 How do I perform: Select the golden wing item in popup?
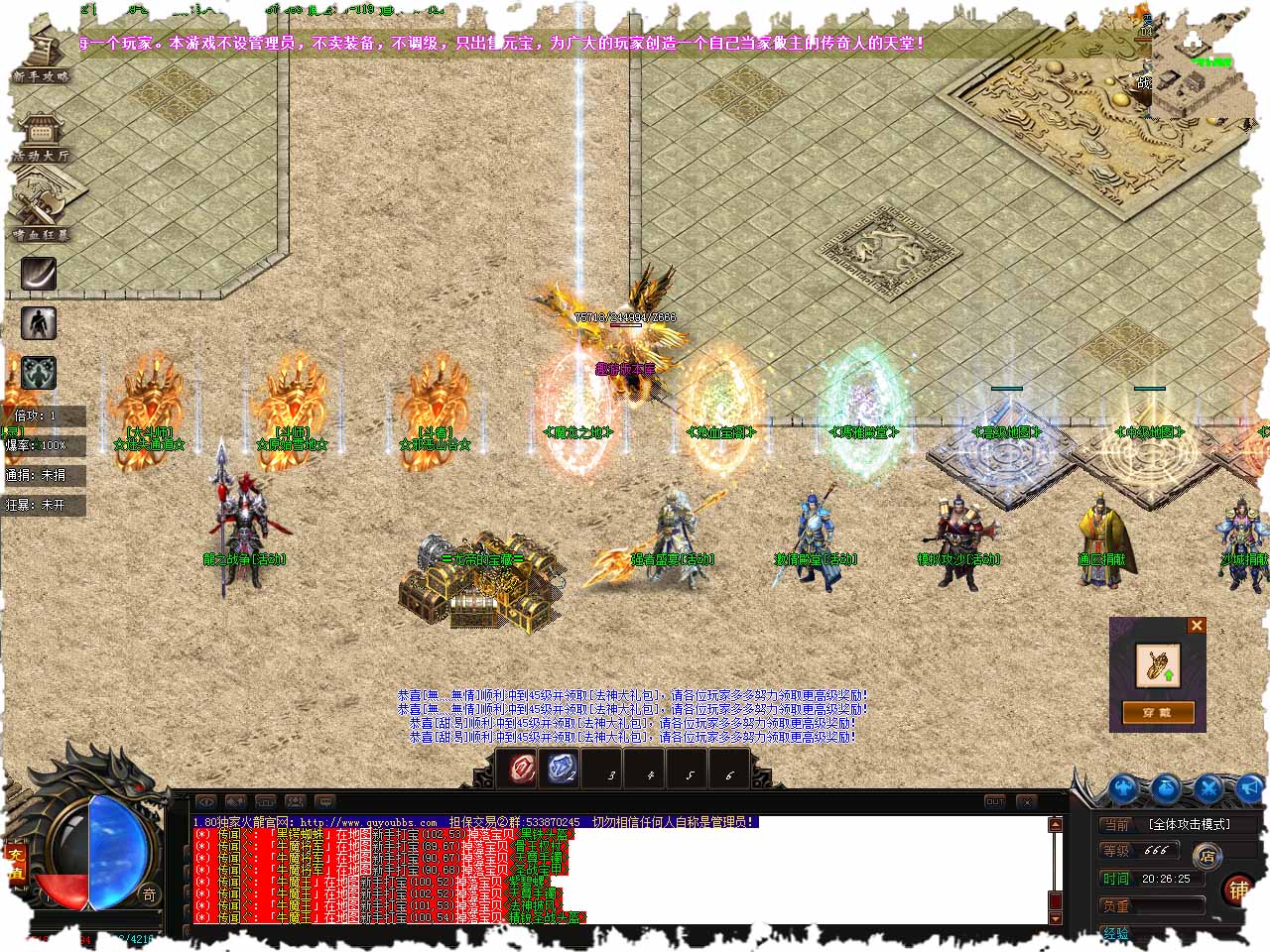point(1157,664)
